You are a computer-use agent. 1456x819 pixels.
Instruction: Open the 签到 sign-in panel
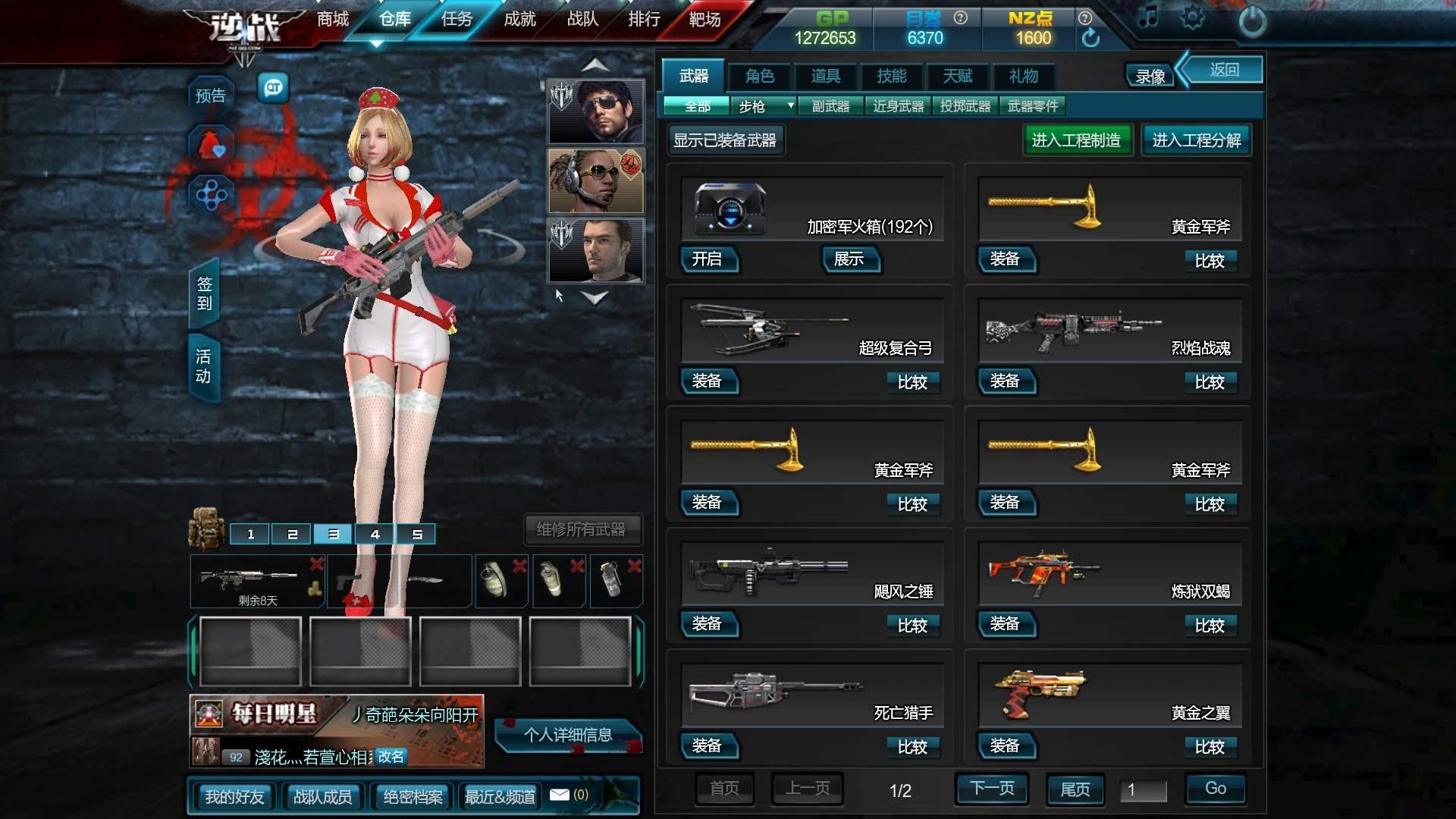click(204, 293)
